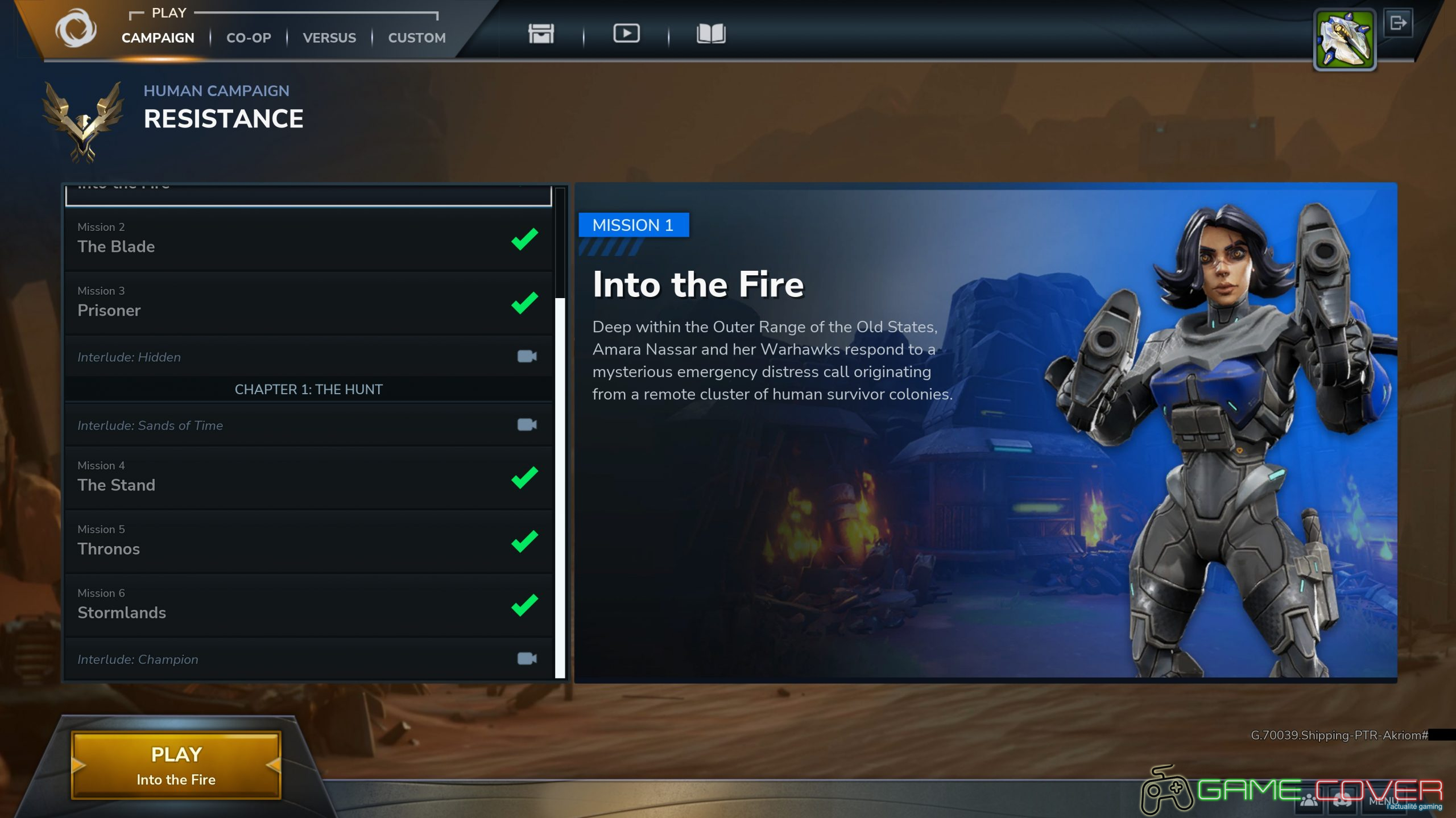Watch Interlude: Hidden cutscene
This screenshot has height=818, width=1456.
(x=308, y=357)
